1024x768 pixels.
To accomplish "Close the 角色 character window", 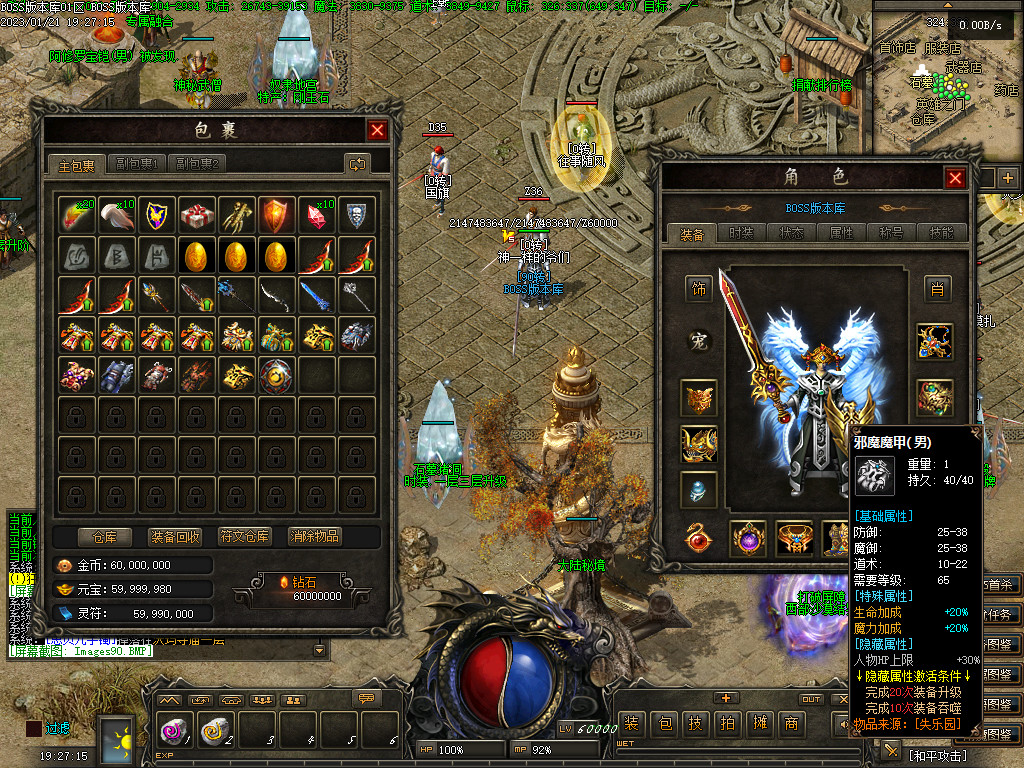I will pyautogui.click(x=956, y=178).
